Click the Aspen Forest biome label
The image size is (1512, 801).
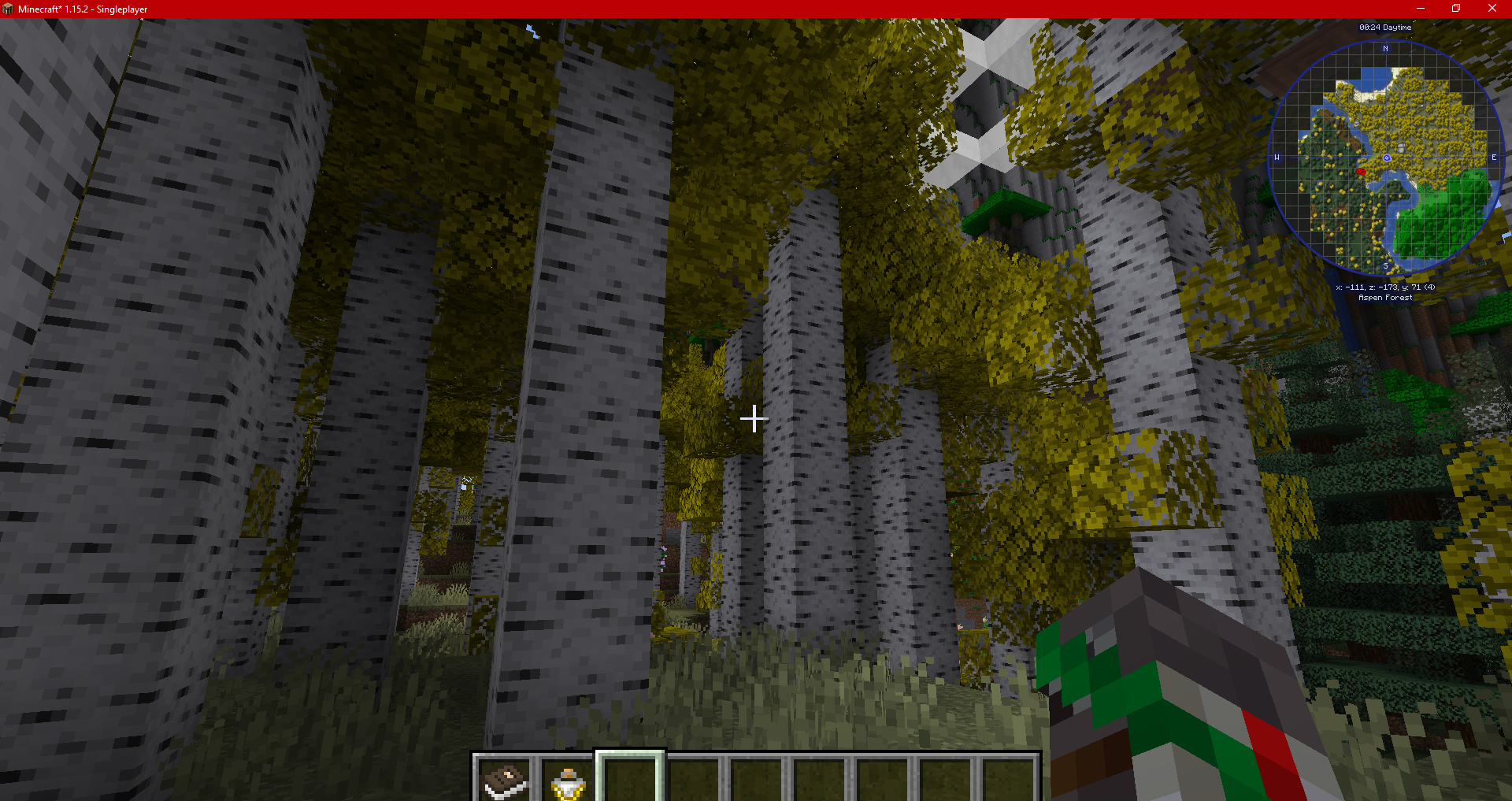pyautogui.click(x=1384, y=297)
